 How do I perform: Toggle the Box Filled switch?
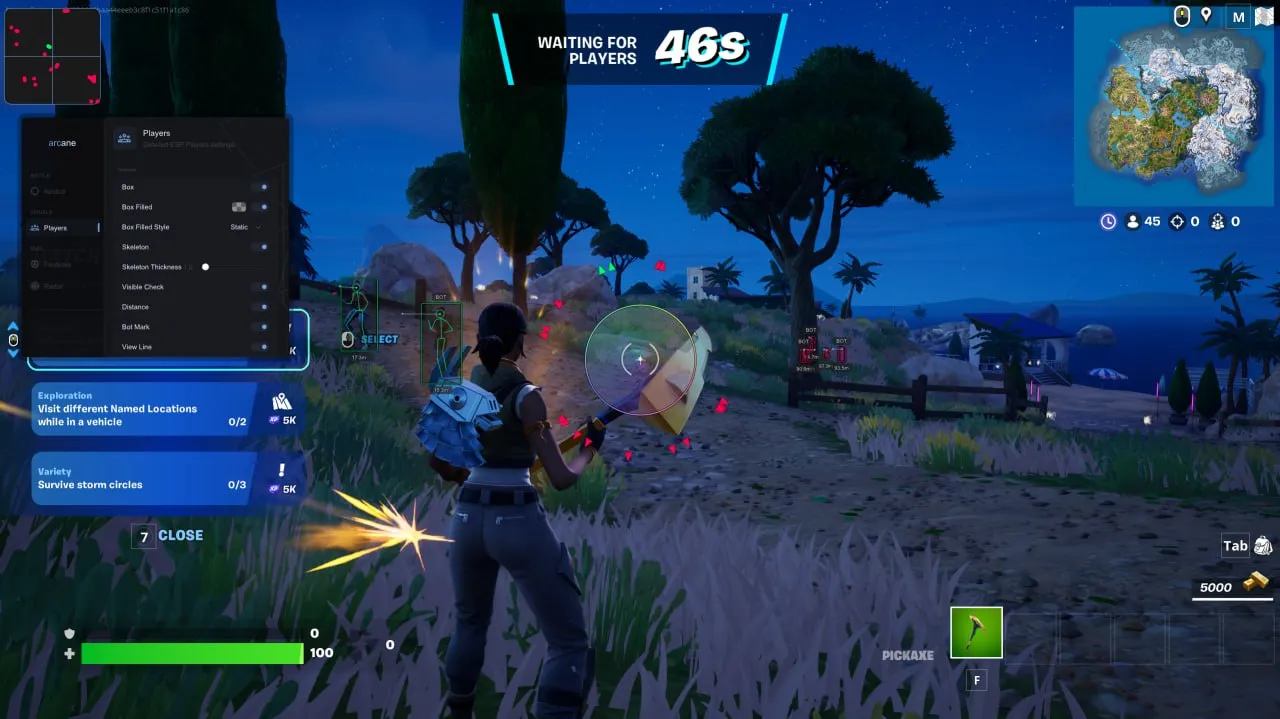pyautogui.click(x=262, y=207)
